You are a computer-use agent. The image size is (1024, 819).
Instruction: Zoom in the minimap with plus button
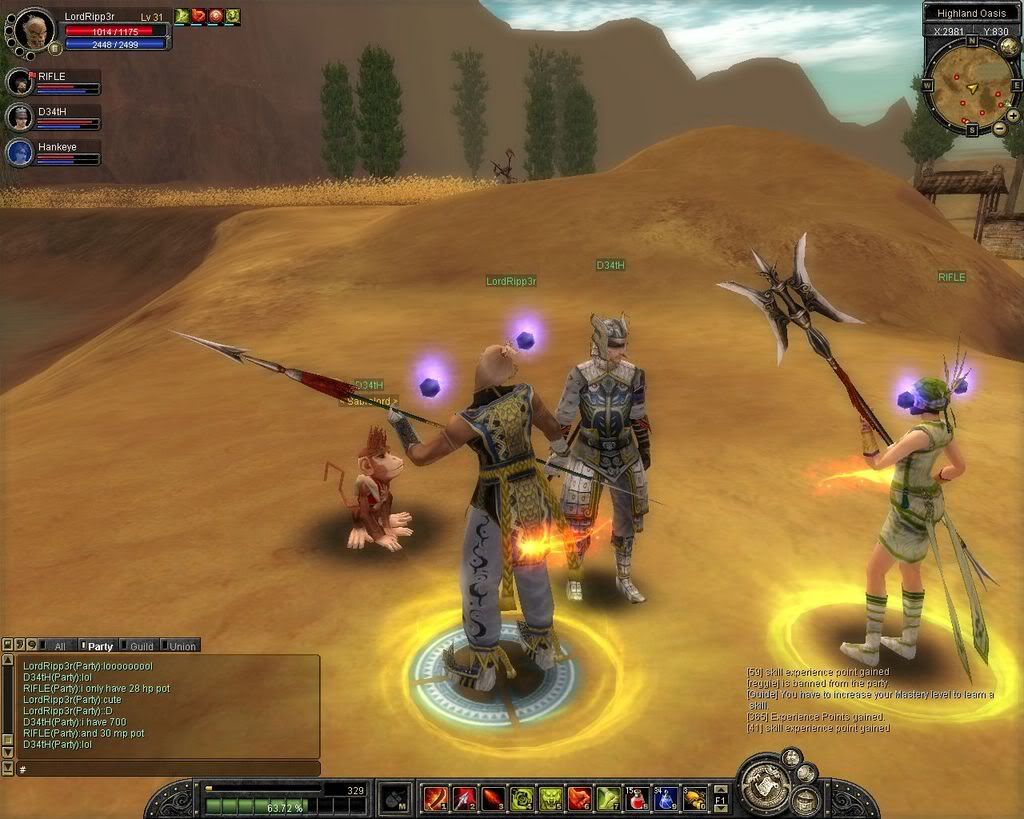[x=1013, y=116]
